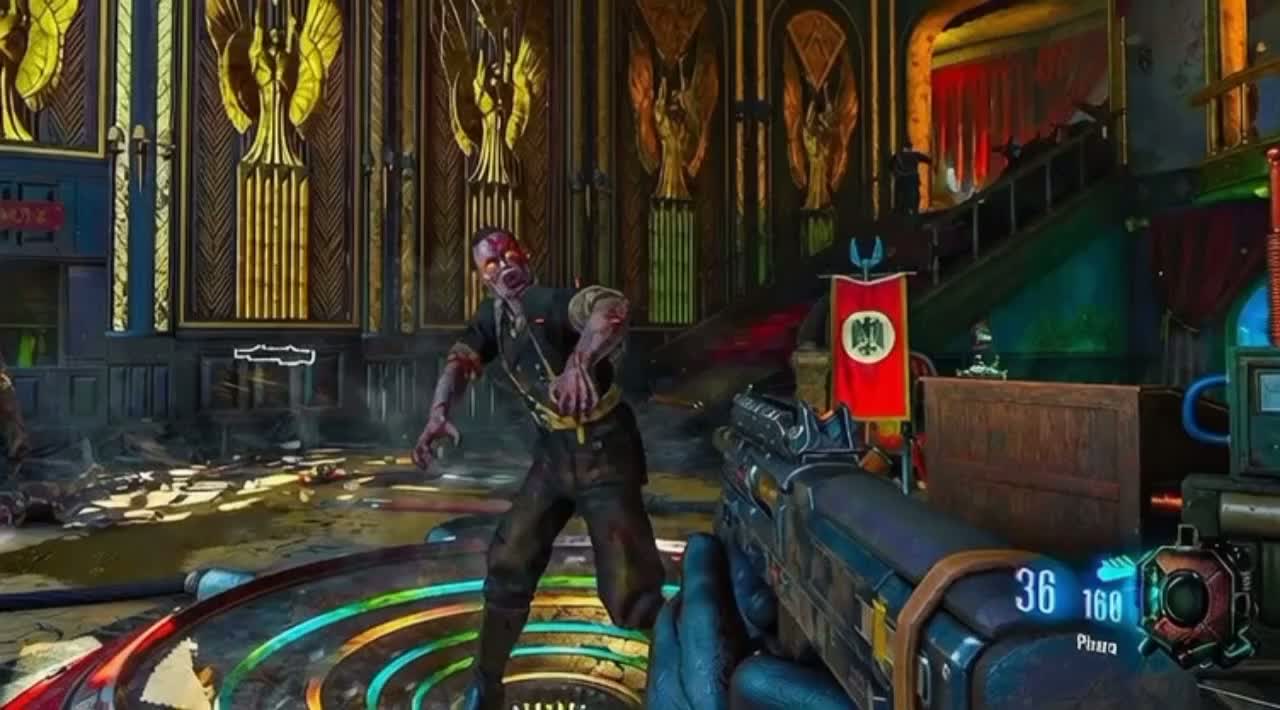
Task: Select the white weapon outline marker
Action: point(274,355)
